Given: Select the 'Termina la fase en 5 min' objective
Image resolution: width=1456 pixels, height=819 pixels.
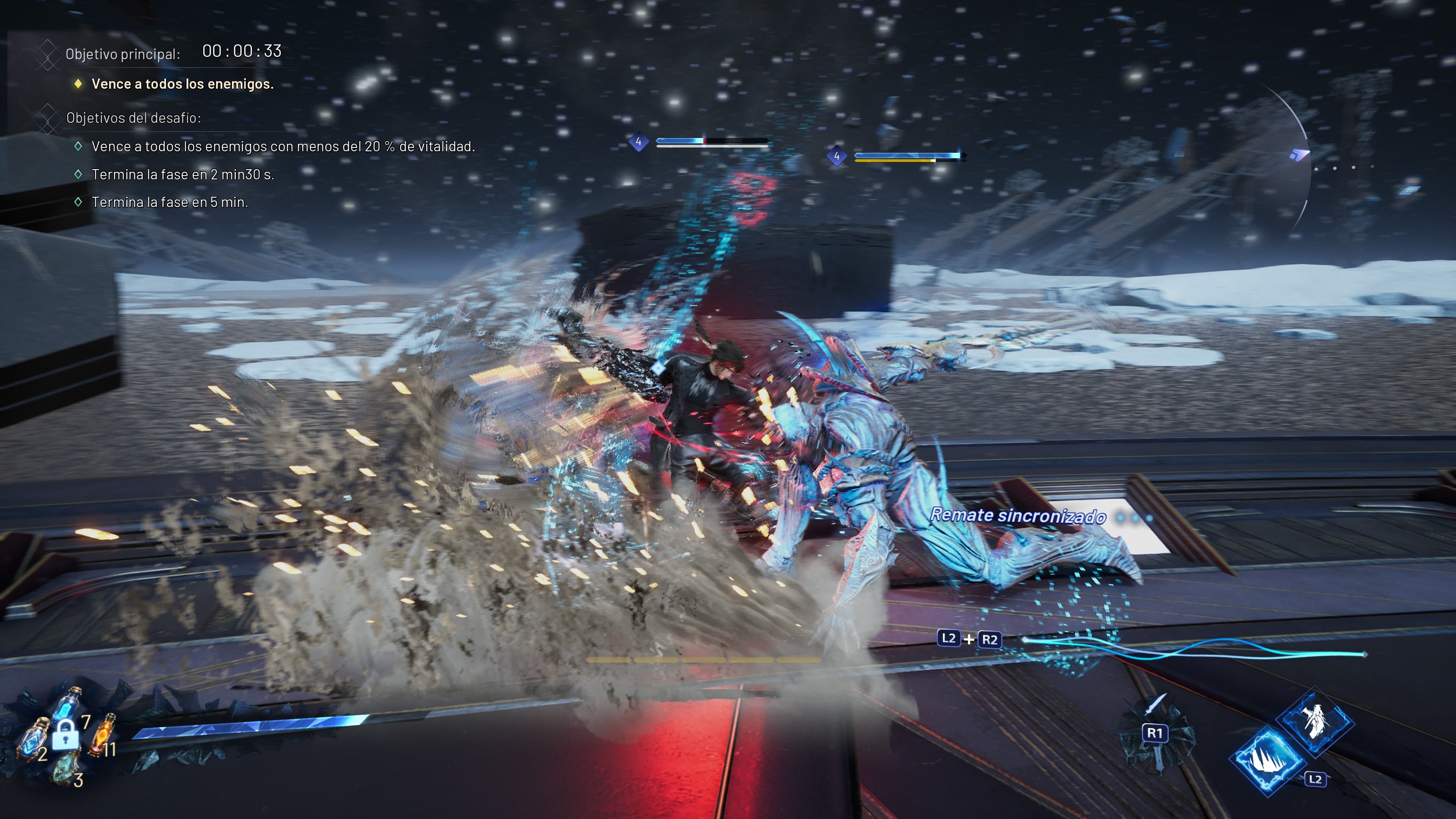Looking at the screenshot, I should pyautogui.click(x=169, y=202).
